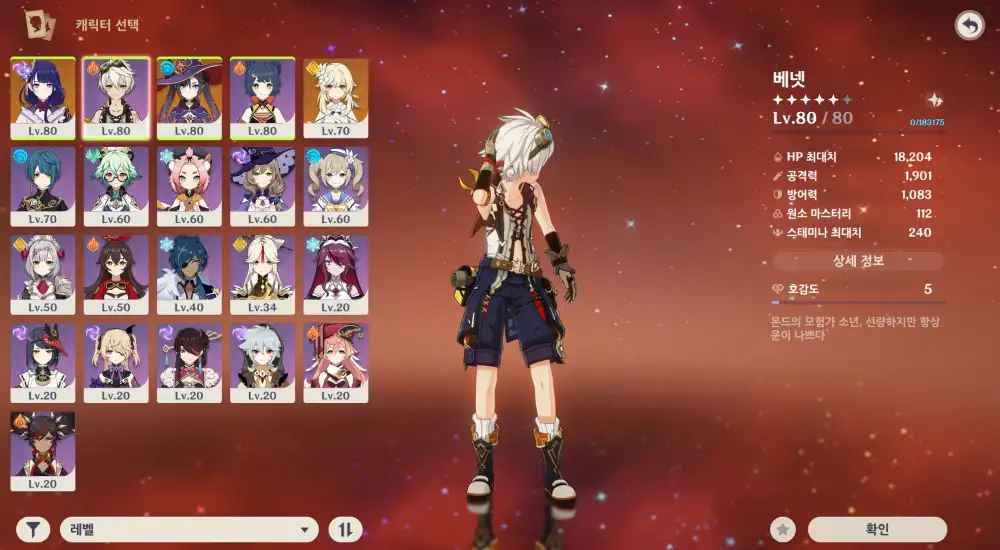
Task: Select pink-haired Diona
Action: (189, 185)
